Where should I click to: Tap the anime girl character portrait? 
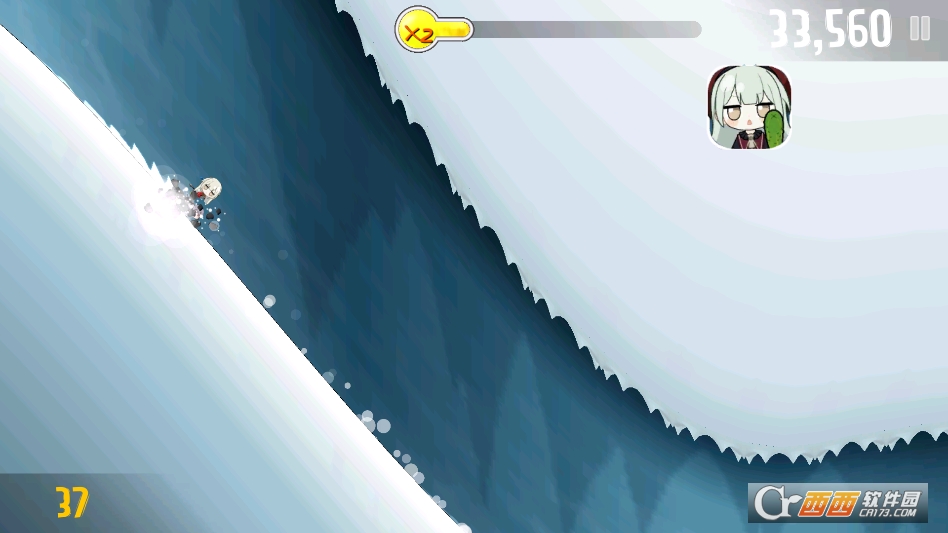point(751,108)
